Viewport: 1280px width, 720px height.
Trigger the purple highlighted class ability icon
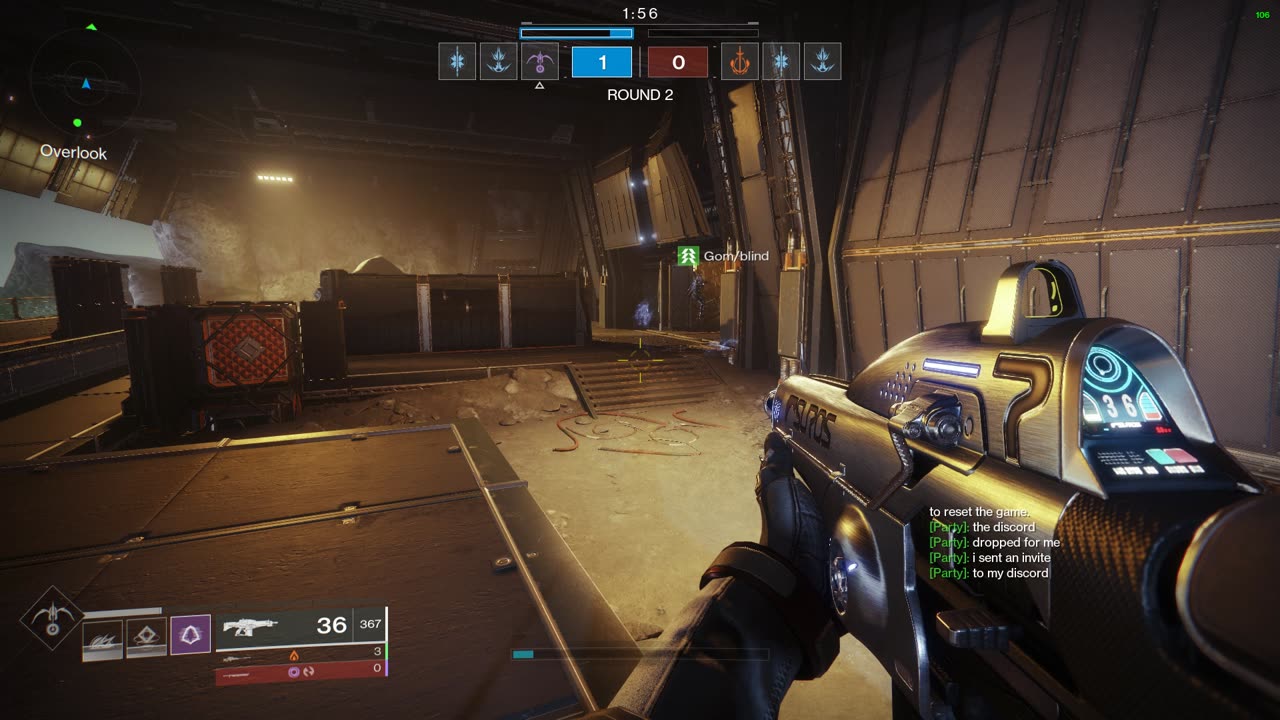click(190, 635)
